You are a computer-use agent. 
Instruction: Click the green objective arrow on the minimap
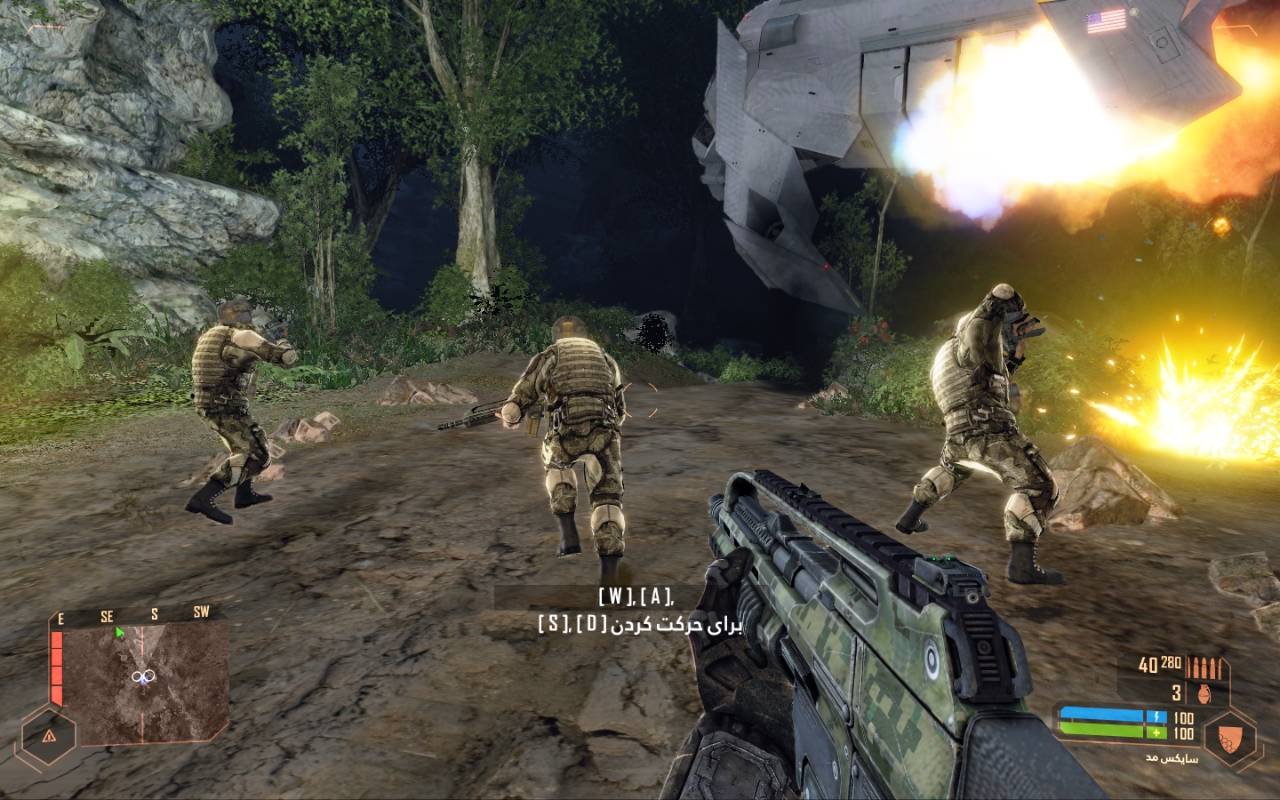(120, 632)
